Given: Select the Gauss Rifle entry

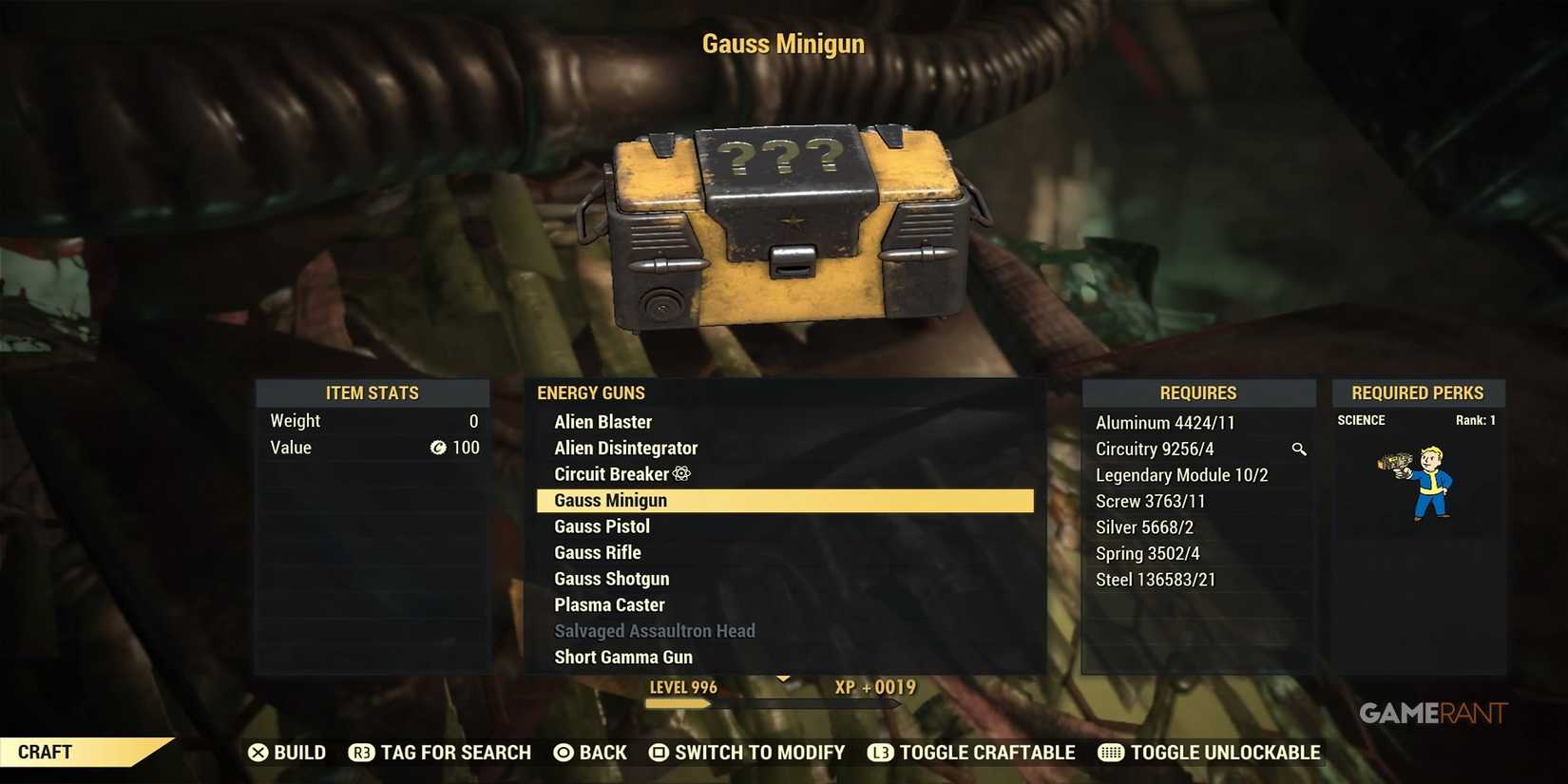Looking at the screenshot, I should [598, 552].
